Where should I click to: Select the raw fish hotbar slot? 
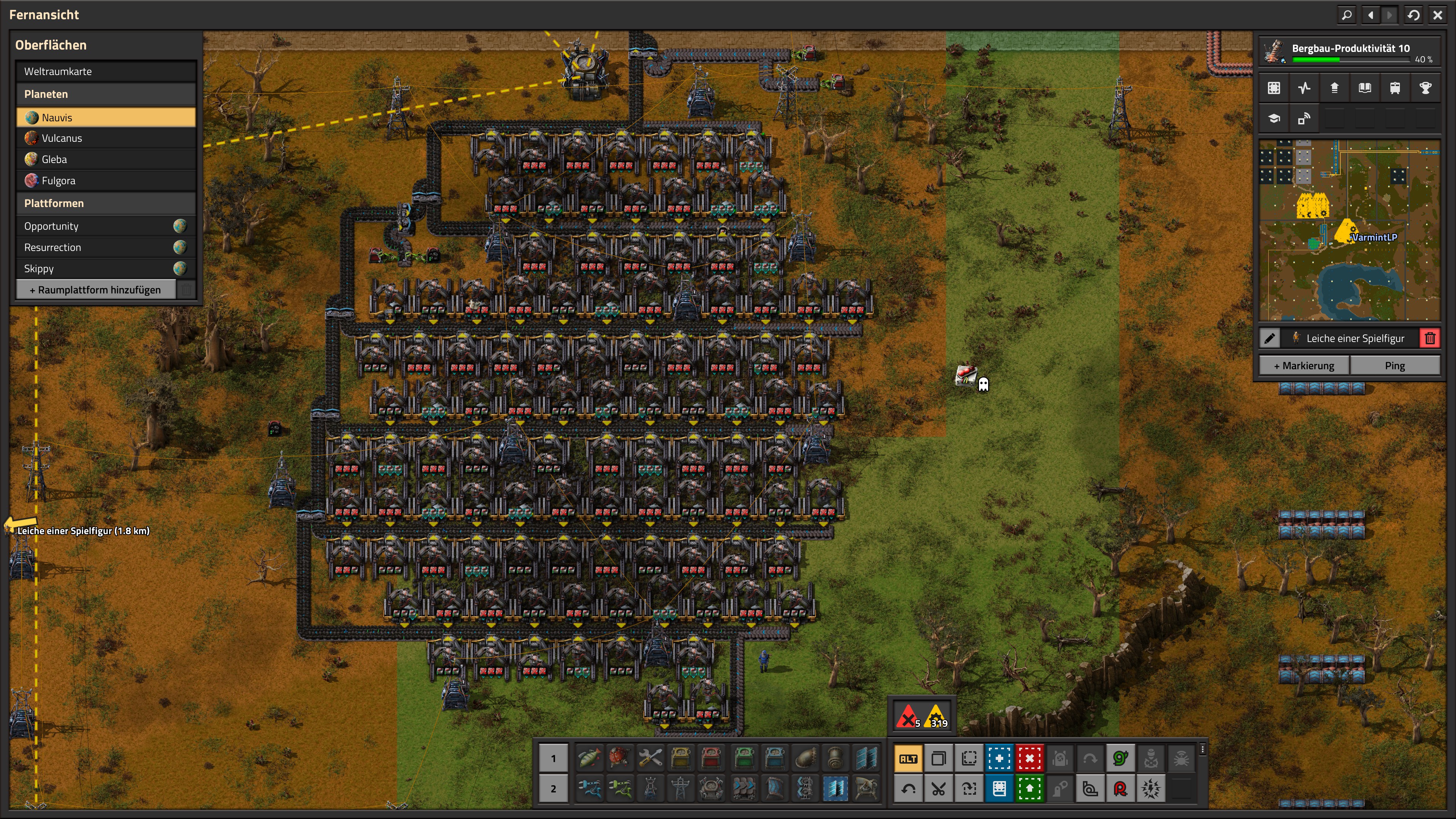pos(590,758)
